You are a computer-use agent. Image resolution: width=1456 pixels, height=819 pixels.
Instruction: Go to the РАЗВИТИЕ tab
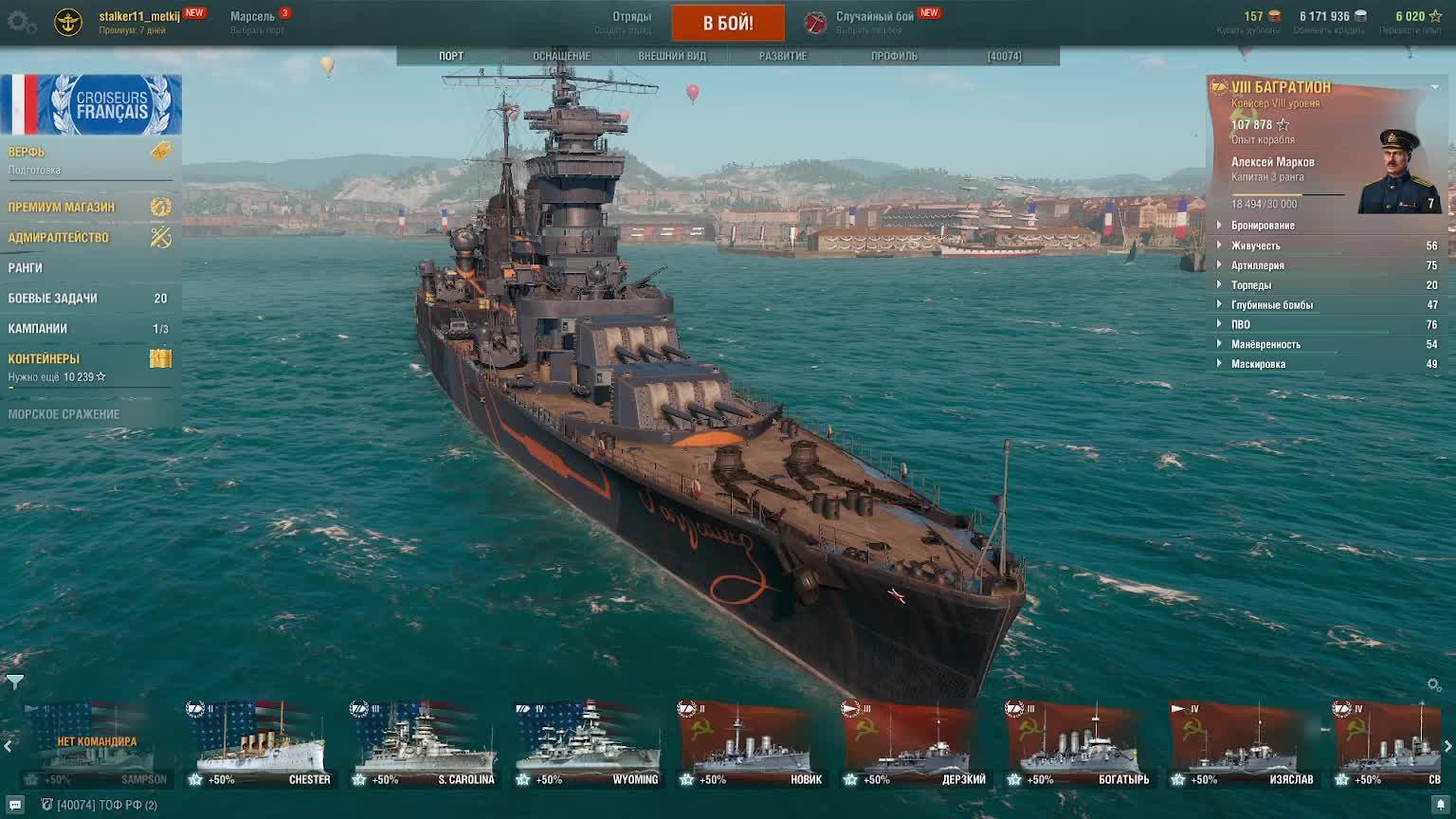click(x=783, y=56)
